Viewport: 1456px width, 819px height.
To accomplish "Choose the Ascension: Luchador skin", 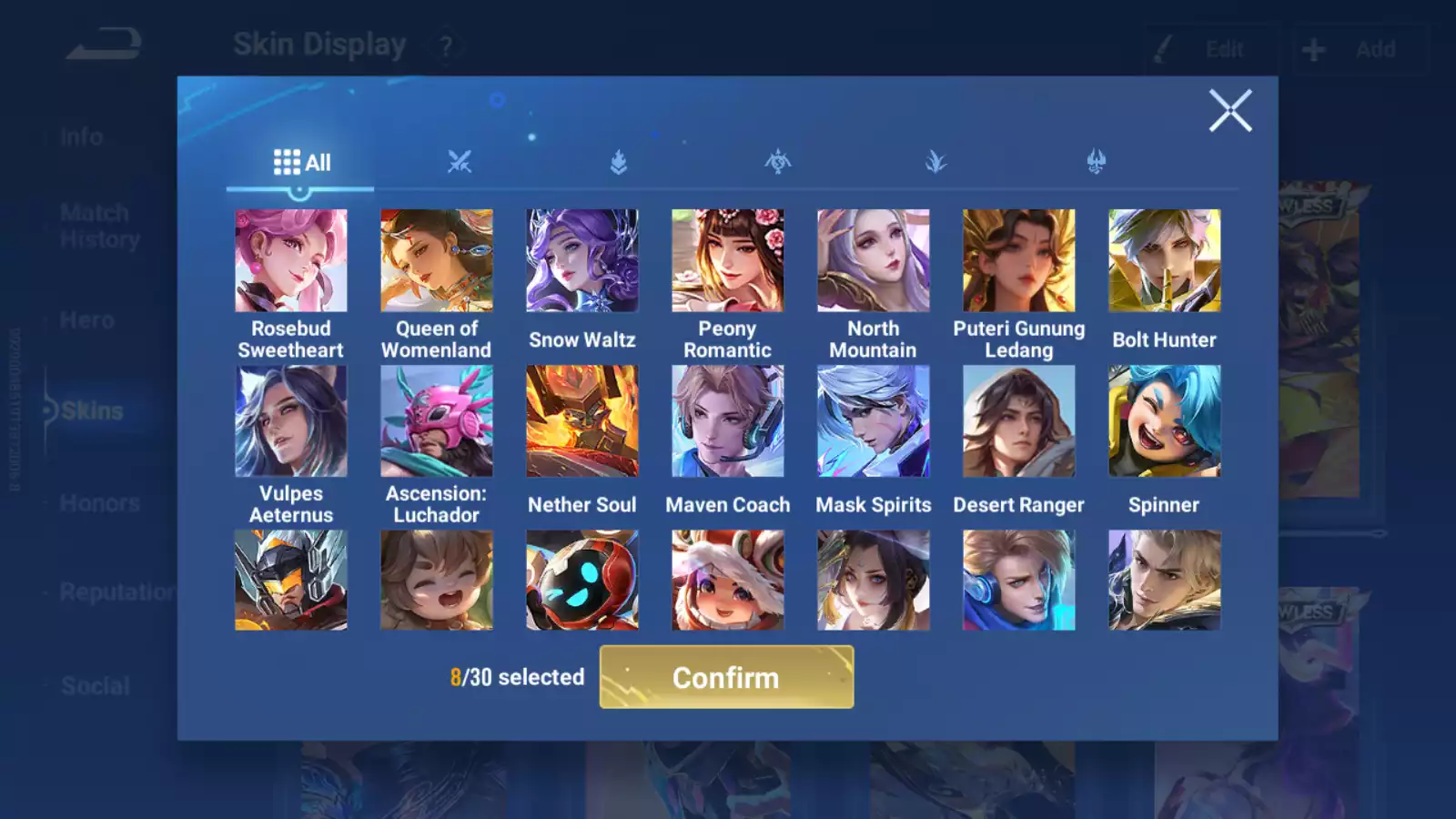I will coord(436,421).
